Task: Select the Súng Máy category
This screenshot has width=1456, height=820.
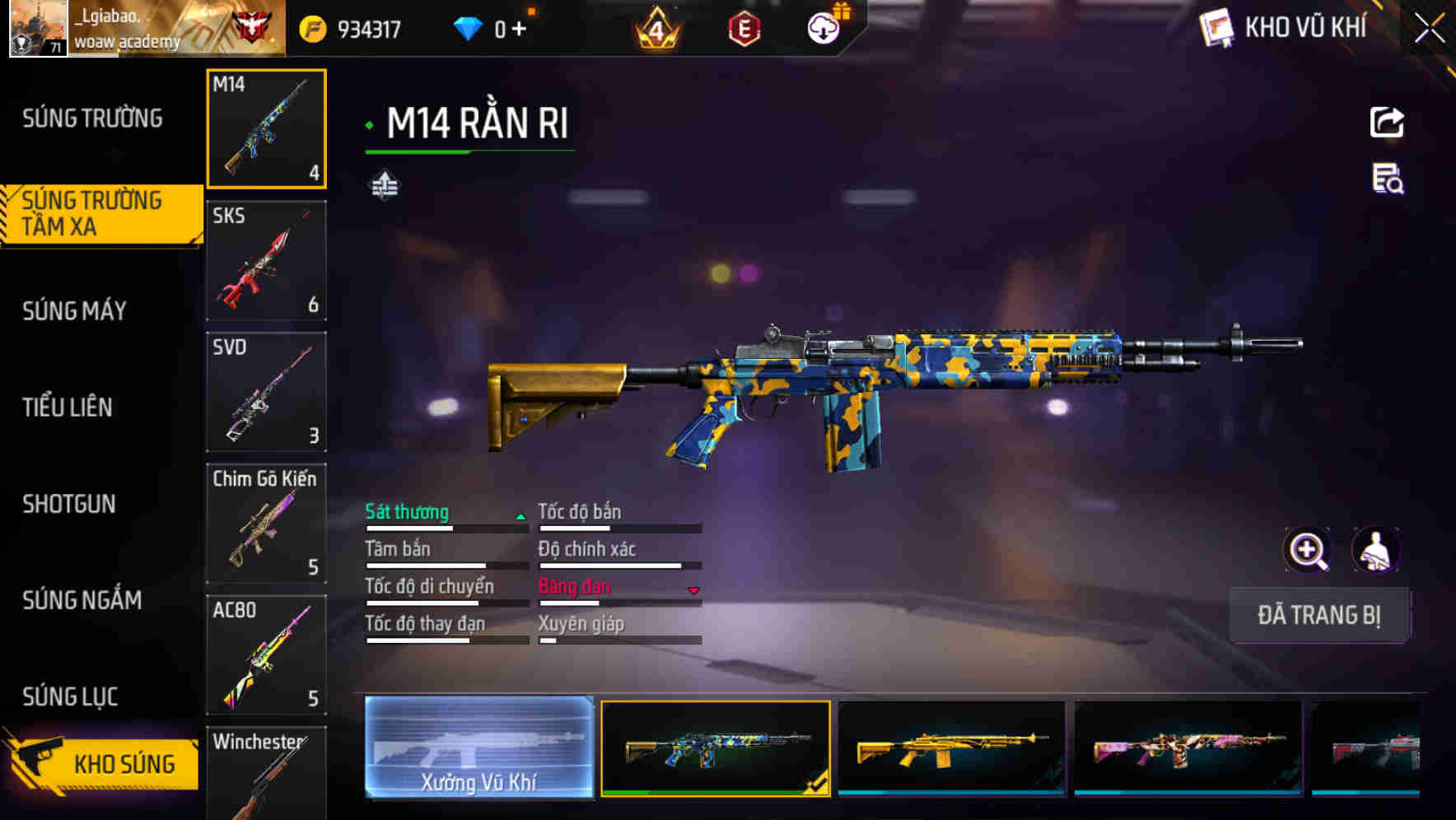Action: (75, 311)
